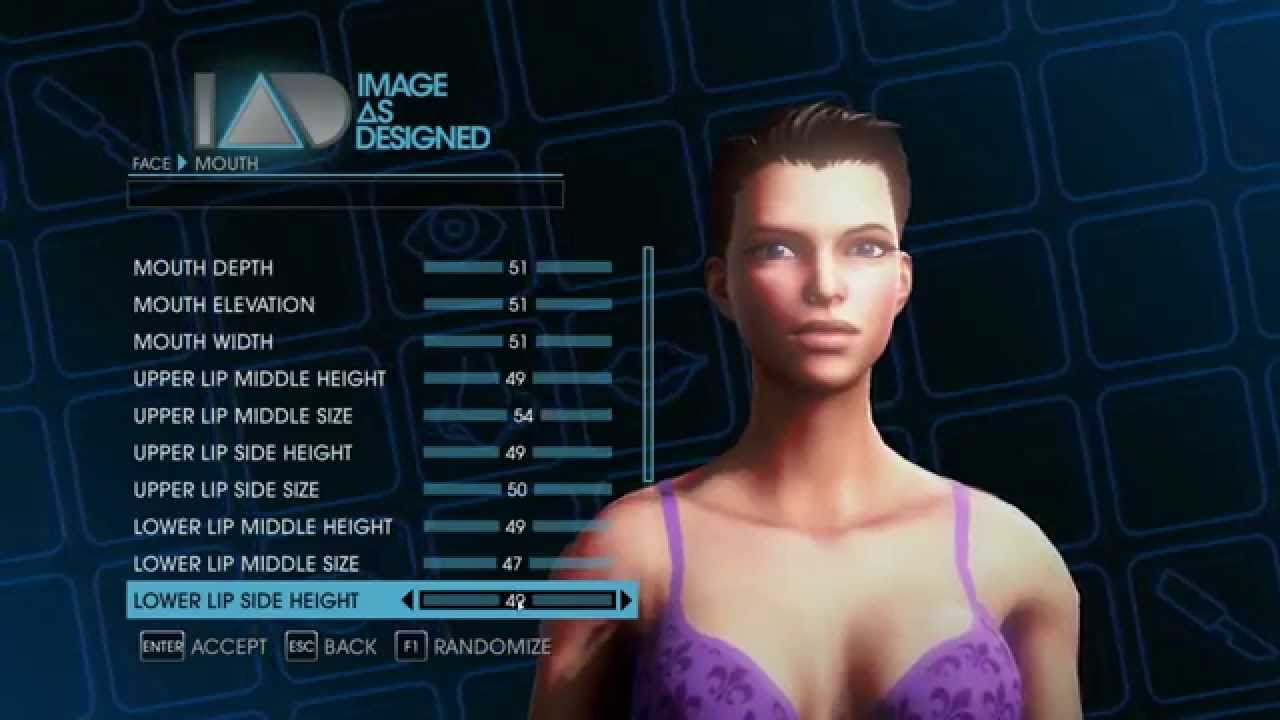Accept the mouth changes

point(204,647)
